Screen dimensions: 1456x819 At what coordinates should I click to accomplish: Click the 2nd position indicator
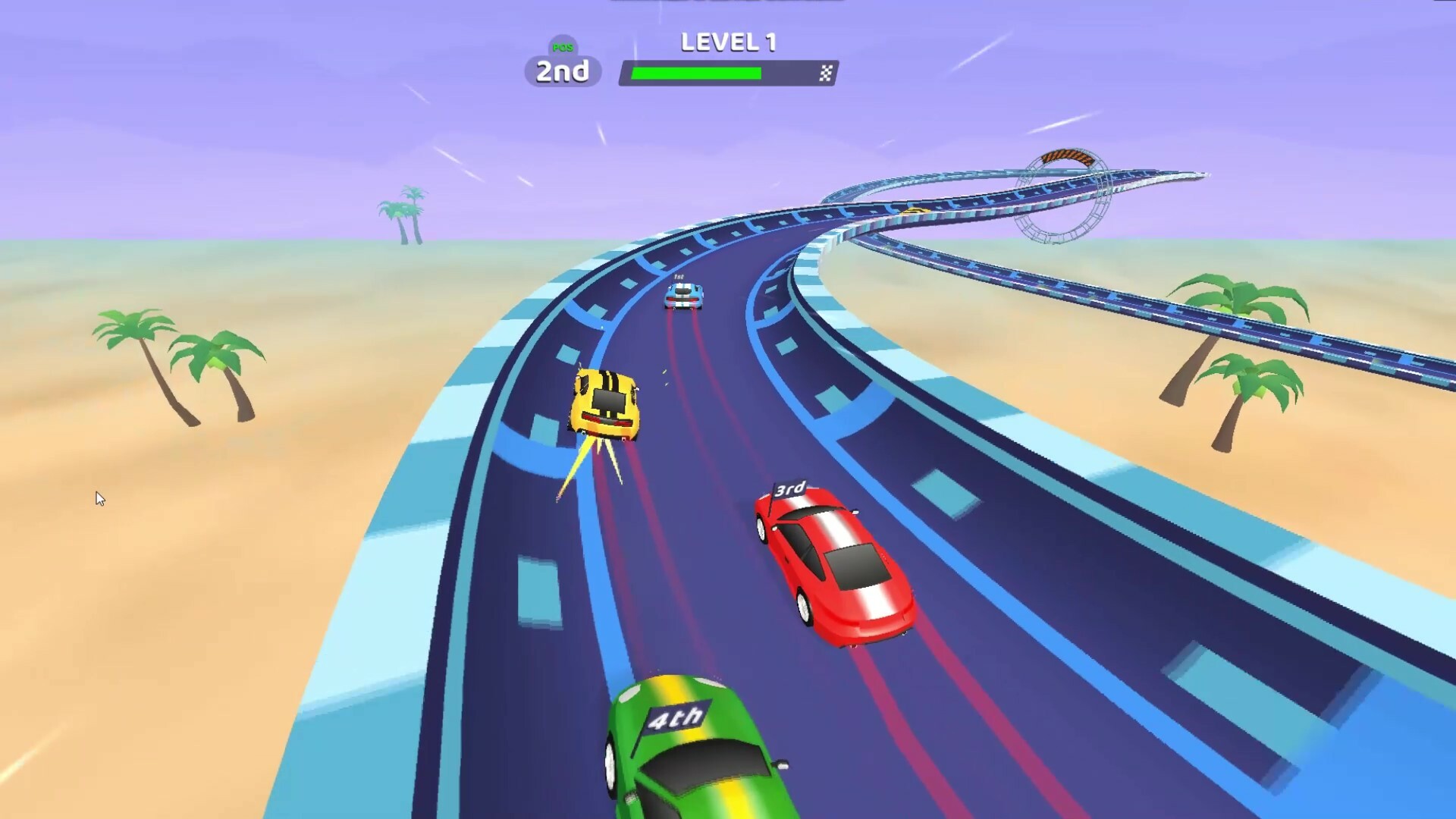(x=562, y=72)
